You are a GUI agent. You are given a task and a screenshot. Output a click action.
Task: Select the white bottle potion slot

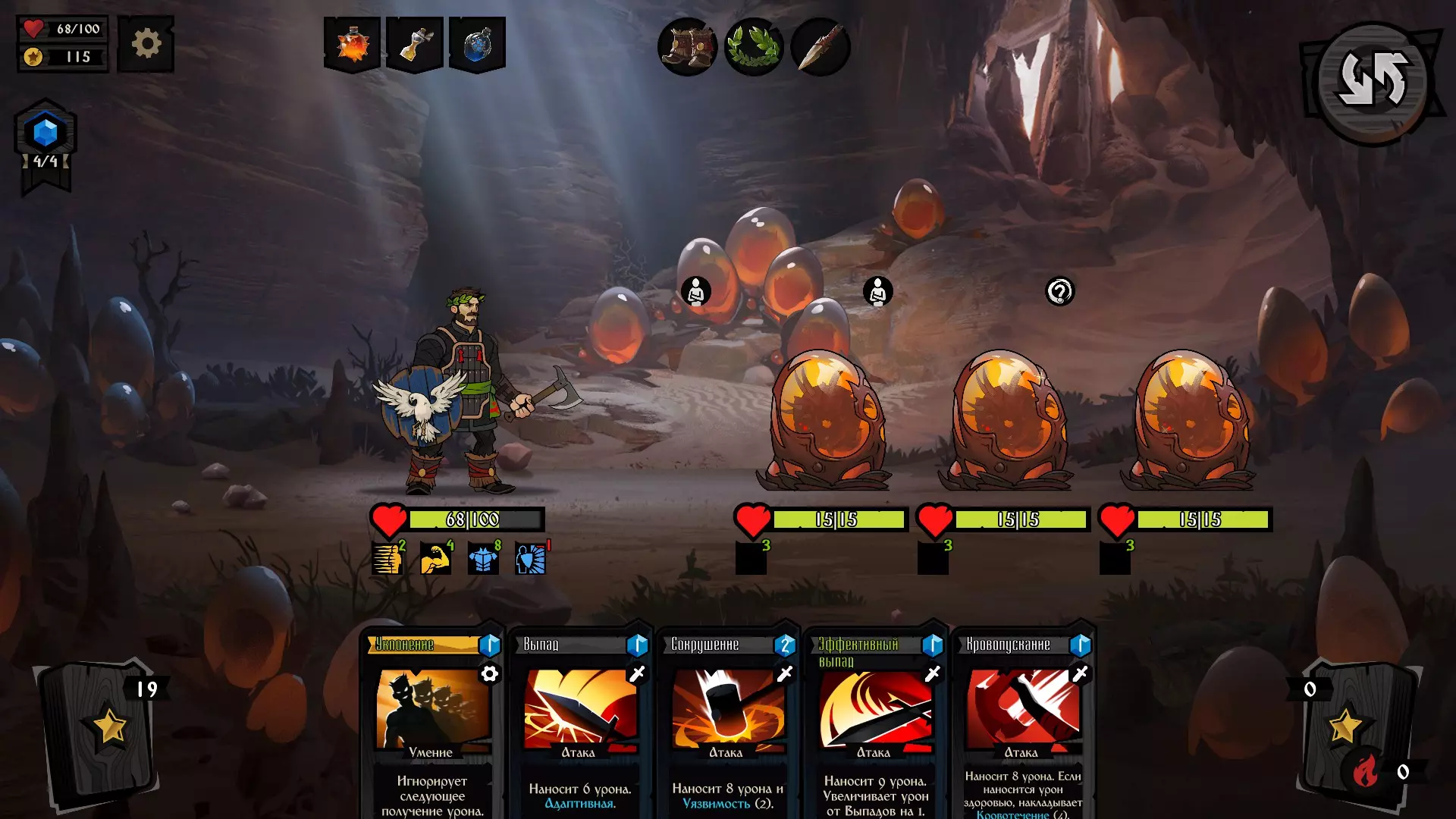click(x=415, y=44)
